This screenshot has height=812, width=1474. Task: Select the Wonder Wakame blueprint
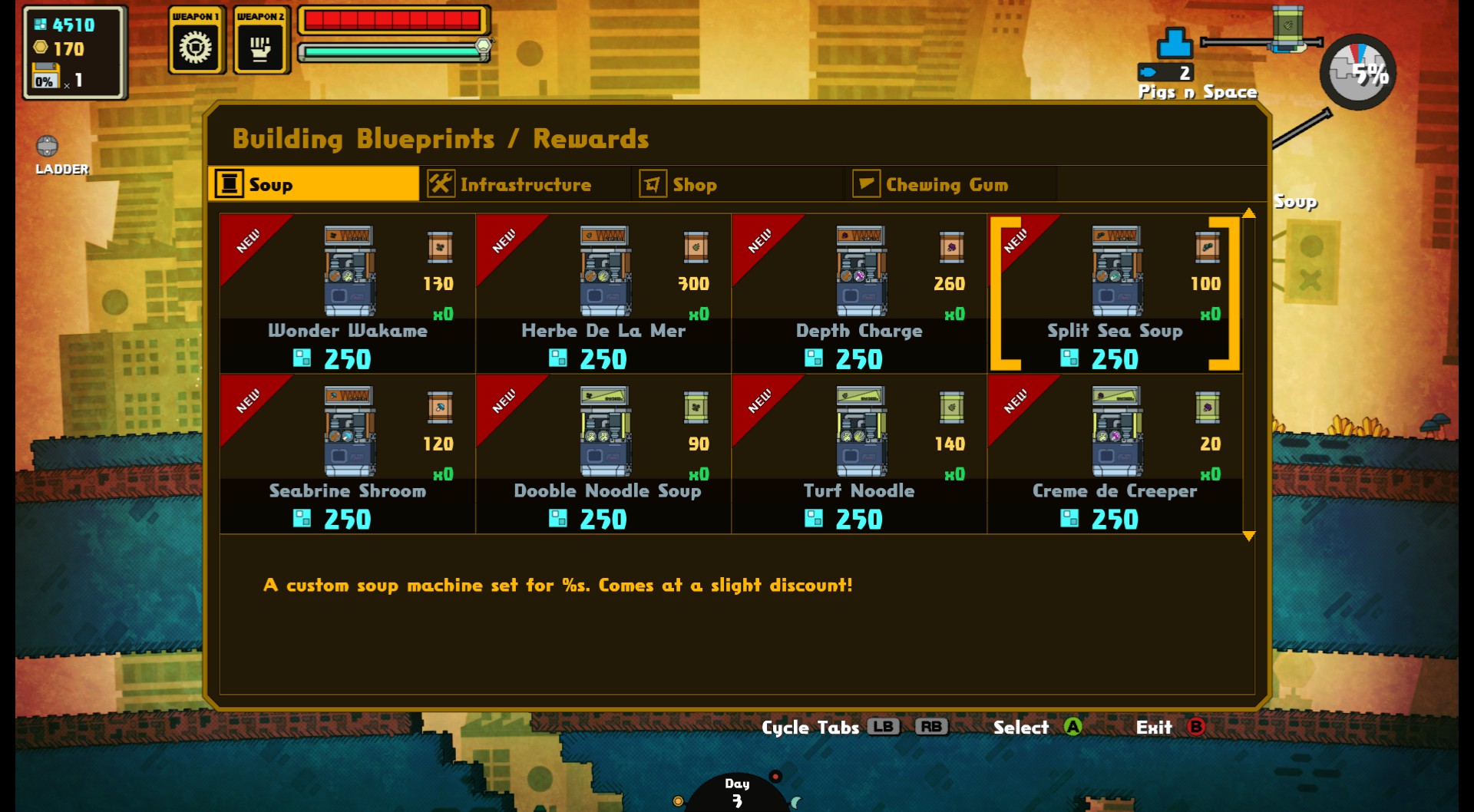point(348,294)
